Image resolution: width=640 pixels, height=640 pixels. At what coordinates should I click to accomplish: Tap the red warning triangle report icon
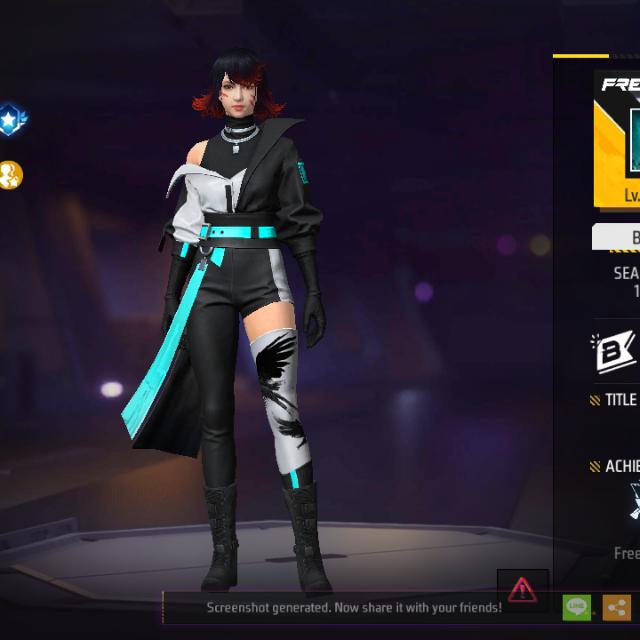522,589
